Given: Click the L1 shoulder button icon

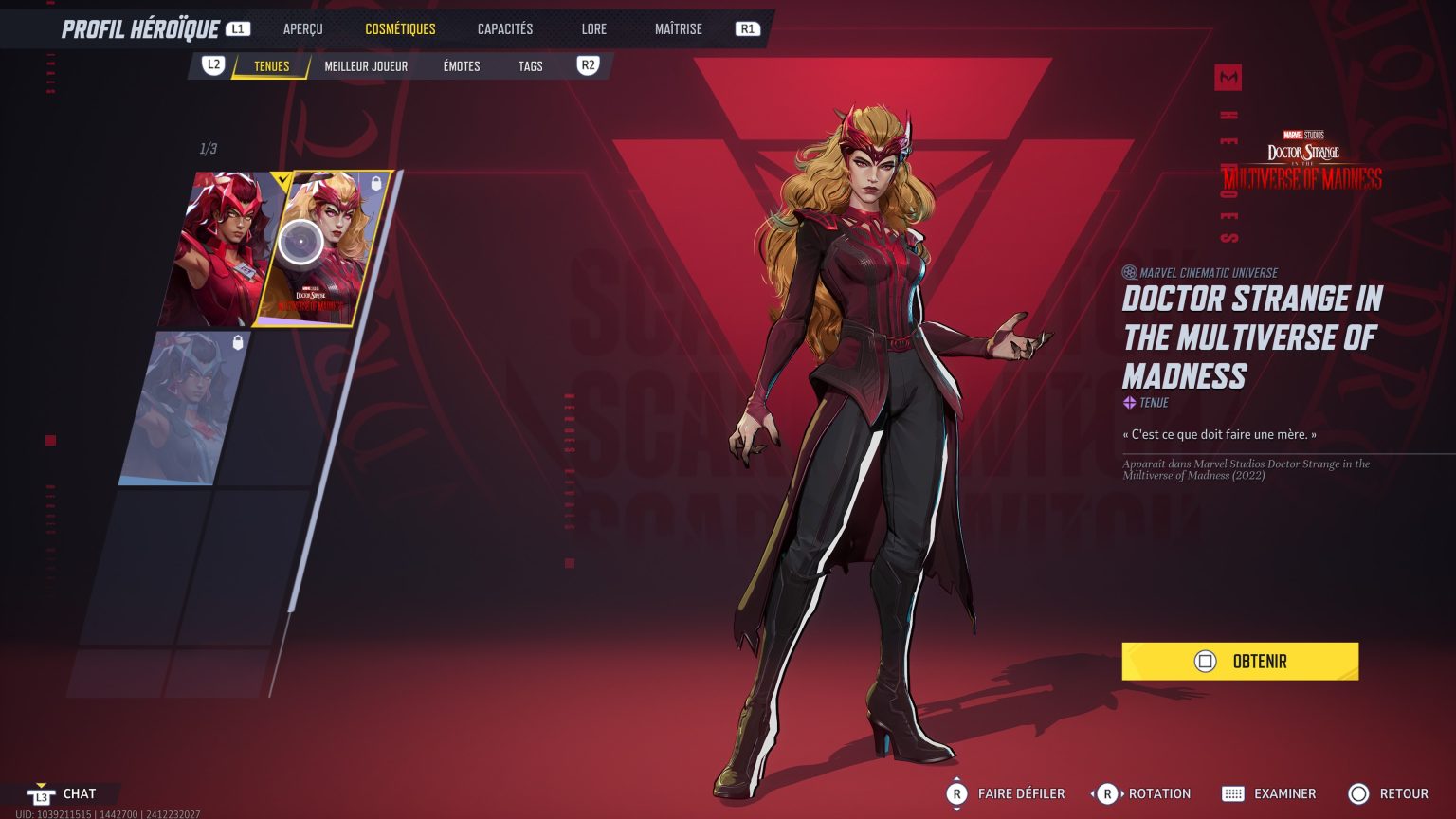Looking at the screenshot, I should (x=238, y=28).
